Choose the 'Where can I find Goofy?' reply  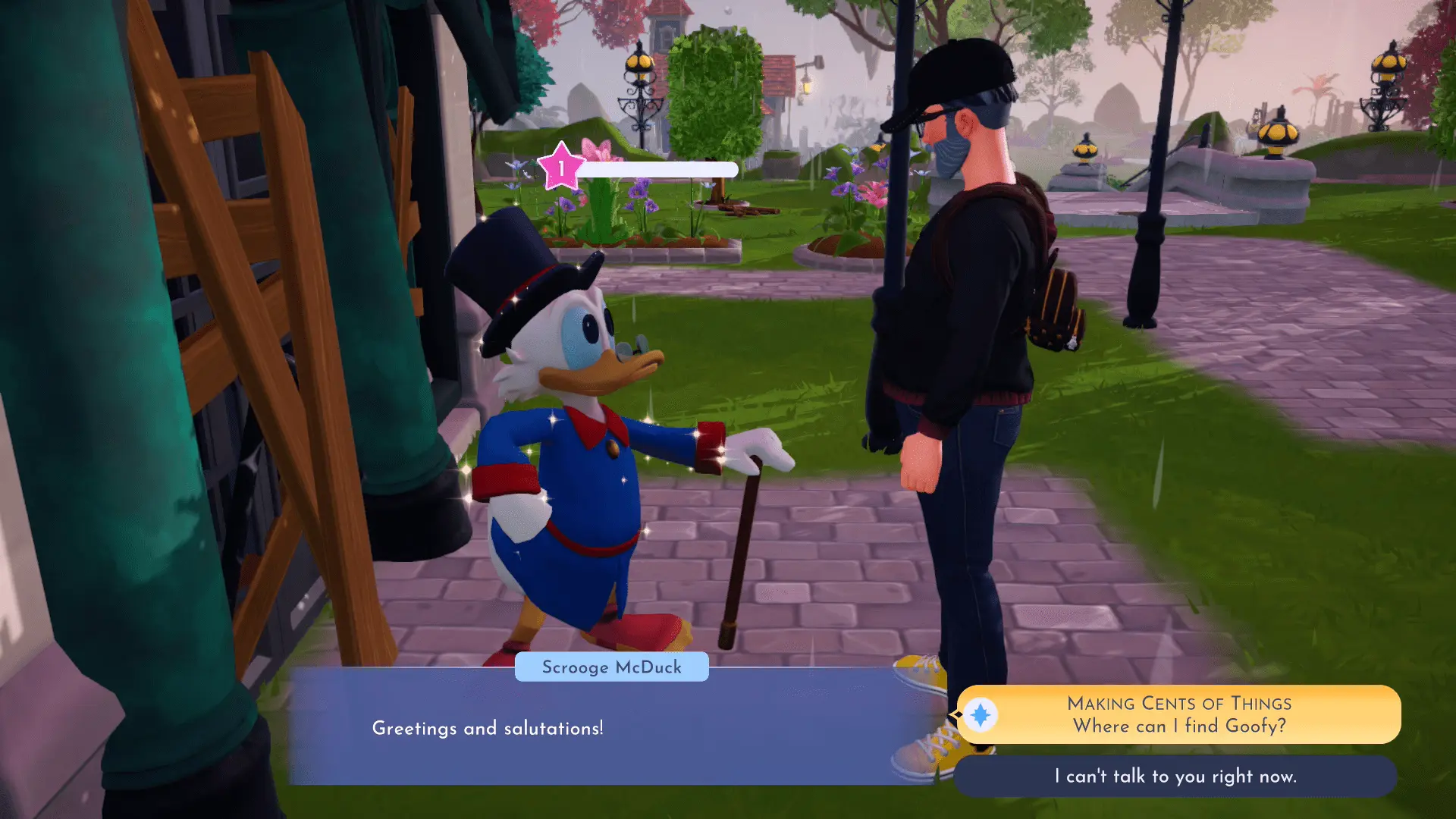[x=1178, y=714]
